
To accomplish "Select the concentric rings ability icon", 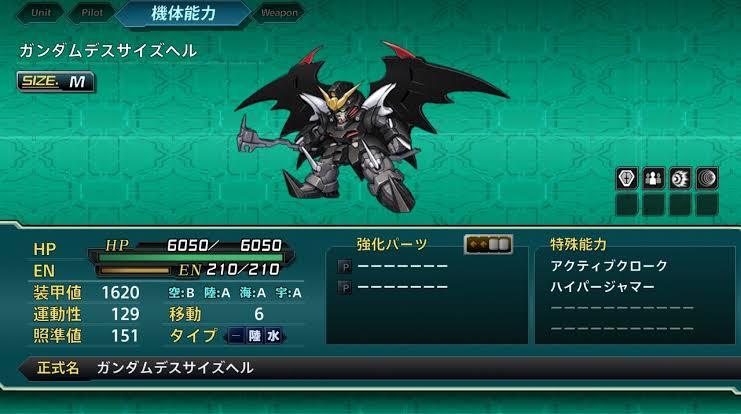I will point(707,179).
